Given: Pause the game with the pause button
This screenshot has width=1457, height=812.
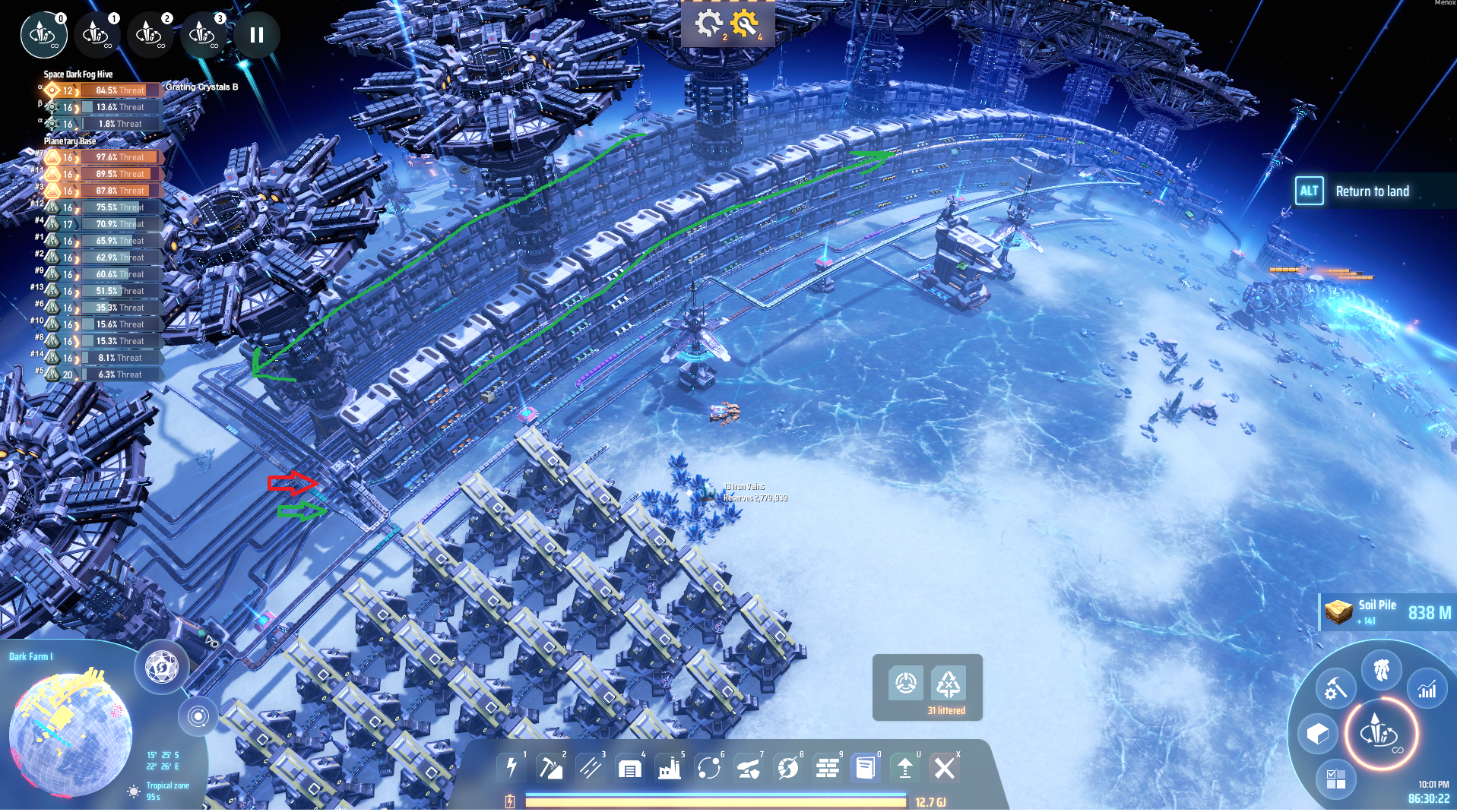Looking at the screenshot, I should point(257,35).
